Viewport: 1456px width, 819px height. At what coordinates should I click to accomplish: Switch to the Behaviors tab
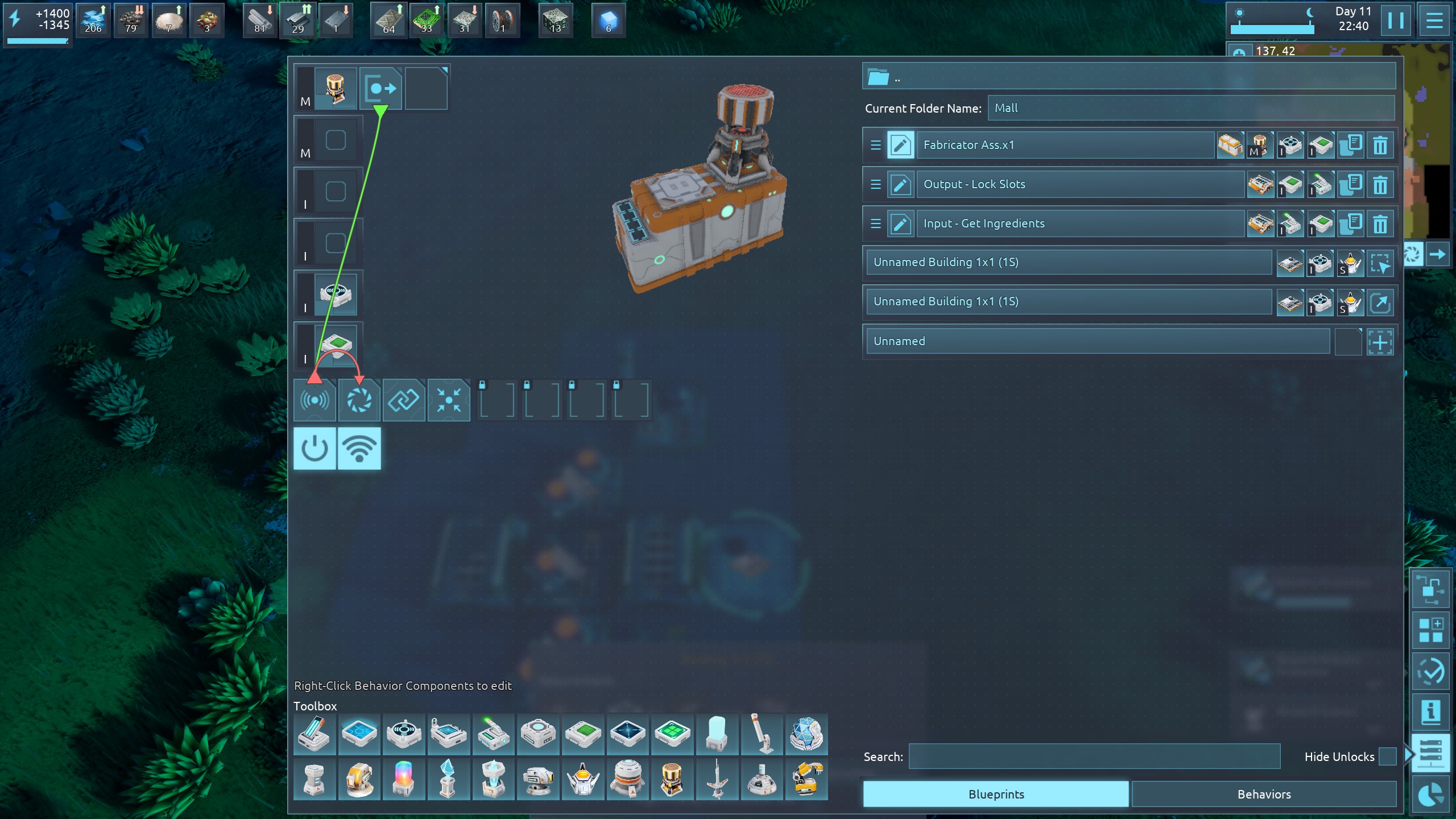[1264, 794]
